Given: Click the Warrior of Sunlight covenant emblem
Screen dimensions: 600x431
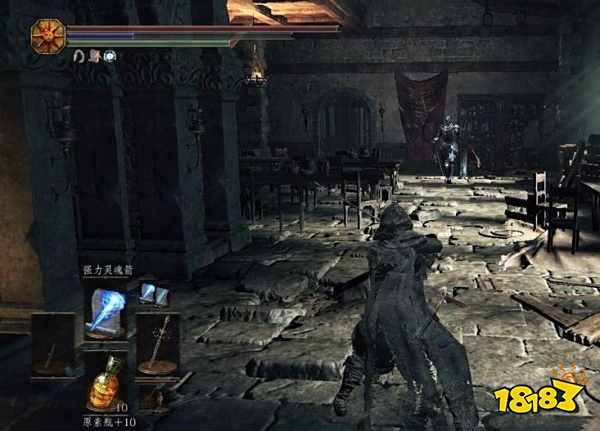Looking at the screenshot, I should pyautogui.click(x=47, y=35).
